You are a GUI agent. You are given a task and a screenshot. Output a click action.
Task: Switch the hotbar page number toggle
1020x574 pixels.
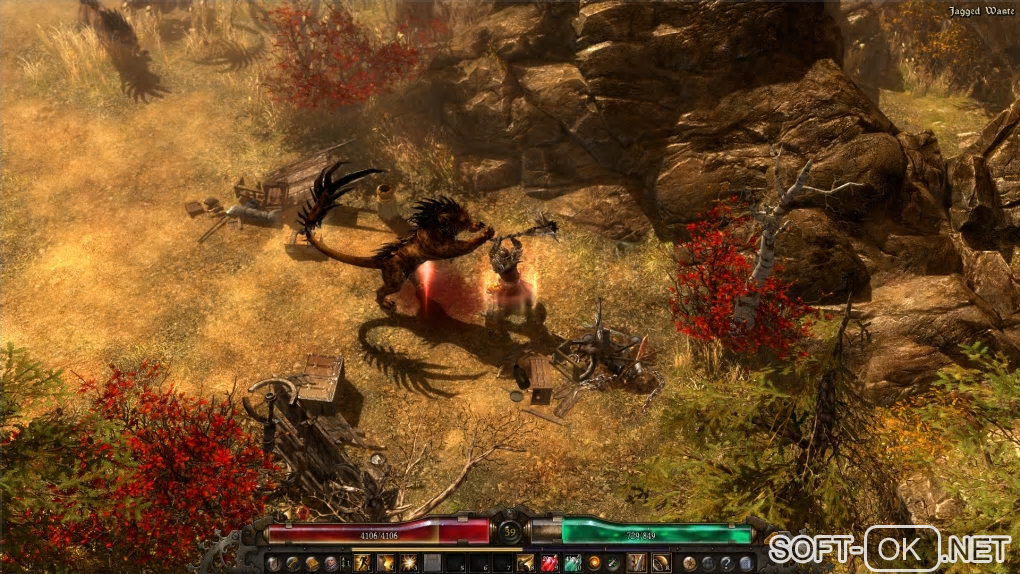(345, 563)
